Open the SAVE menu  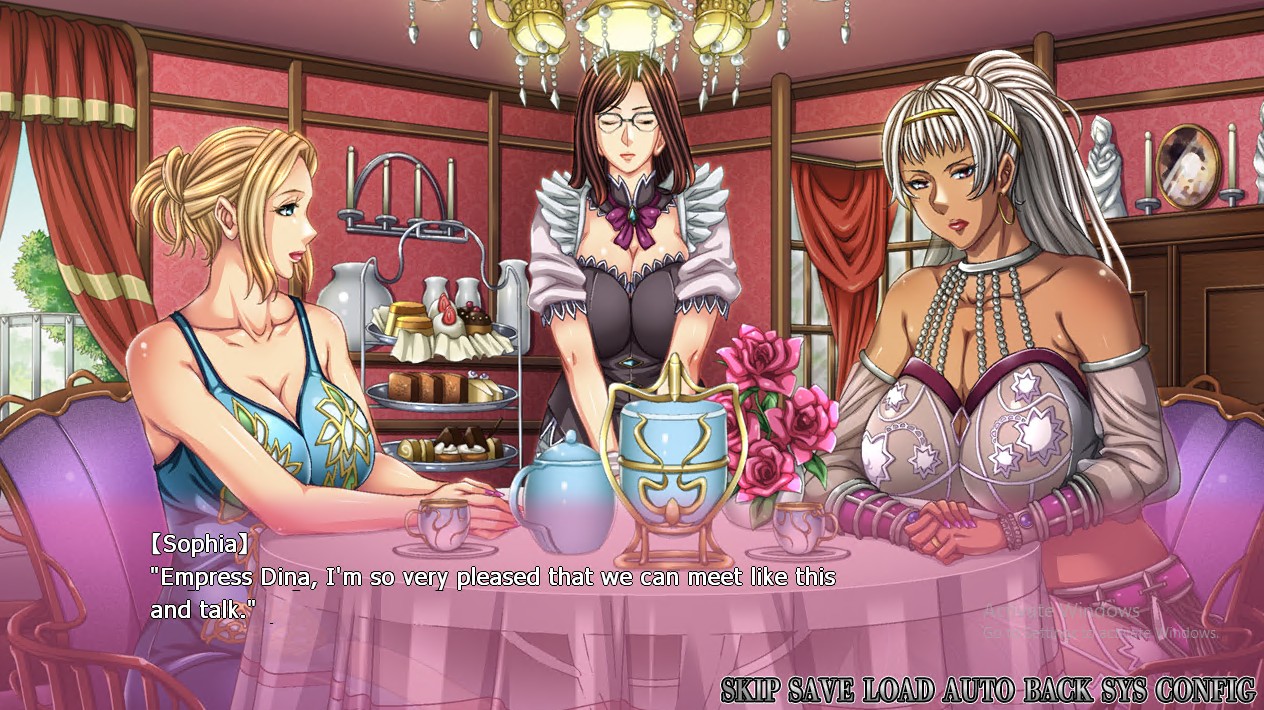coord(823,690)
